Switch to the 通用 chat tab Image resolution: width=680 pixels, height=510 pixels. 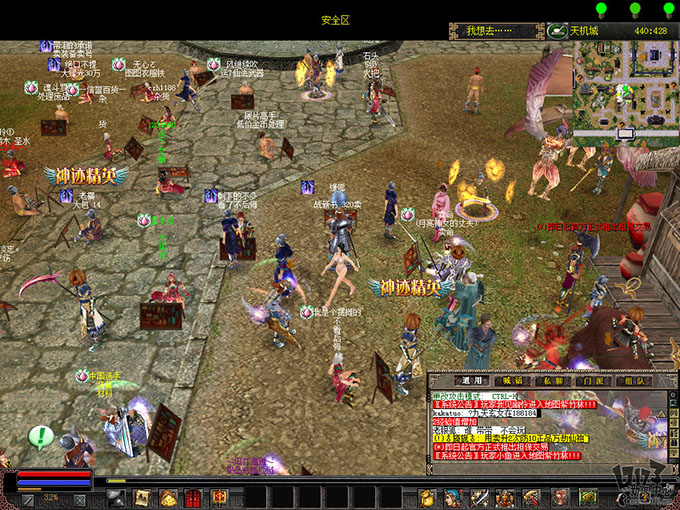tap(472, 381)
